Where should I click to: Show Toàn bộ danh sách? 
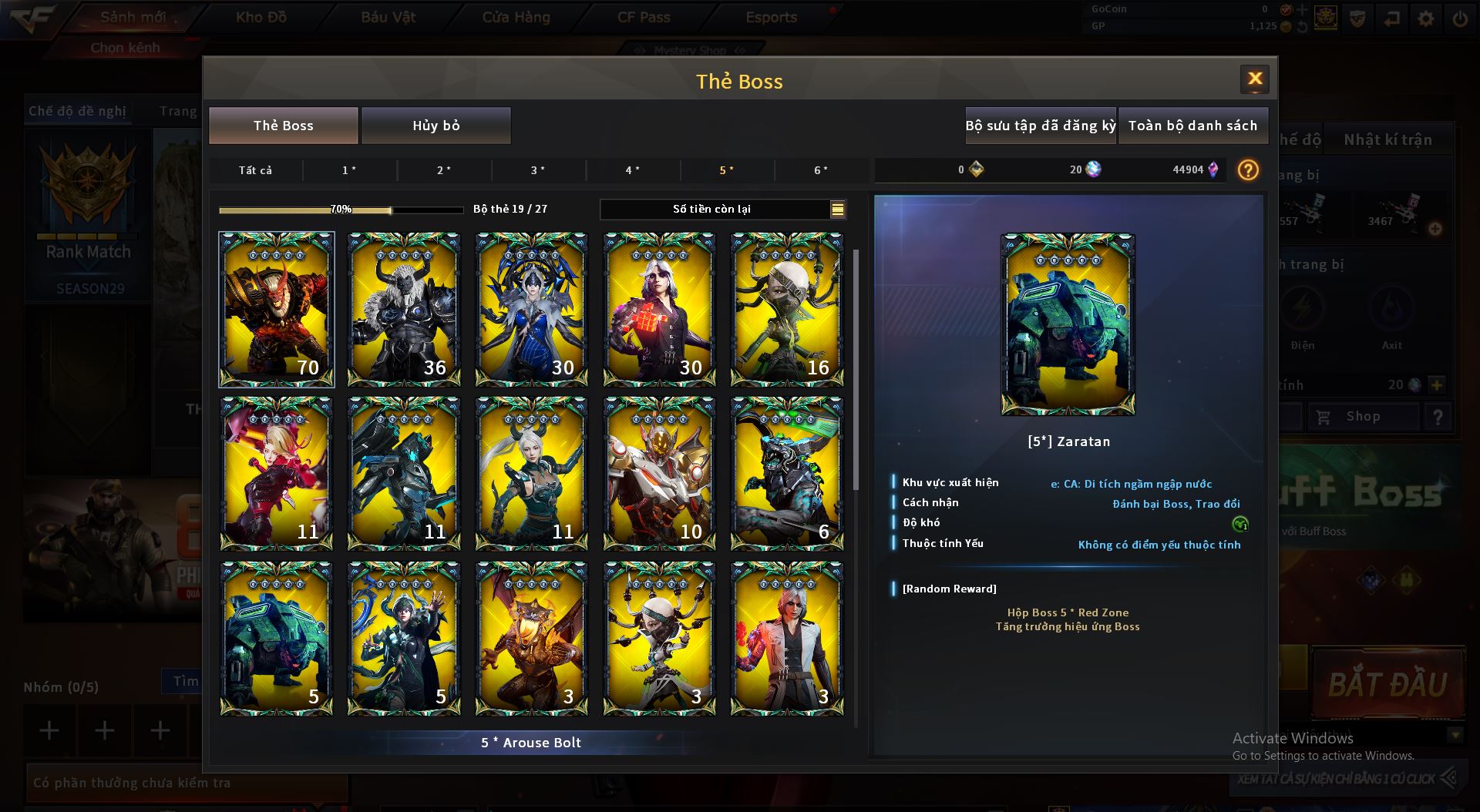tap(1192, 126)
